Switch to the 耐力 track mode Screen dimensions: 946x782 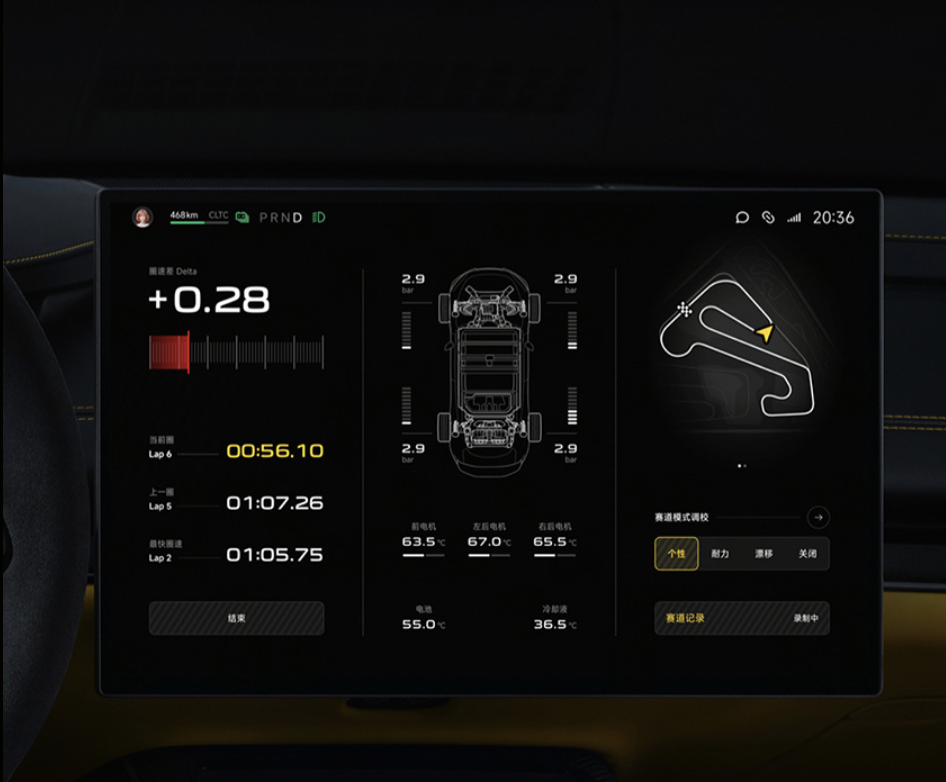coord(720,553)
